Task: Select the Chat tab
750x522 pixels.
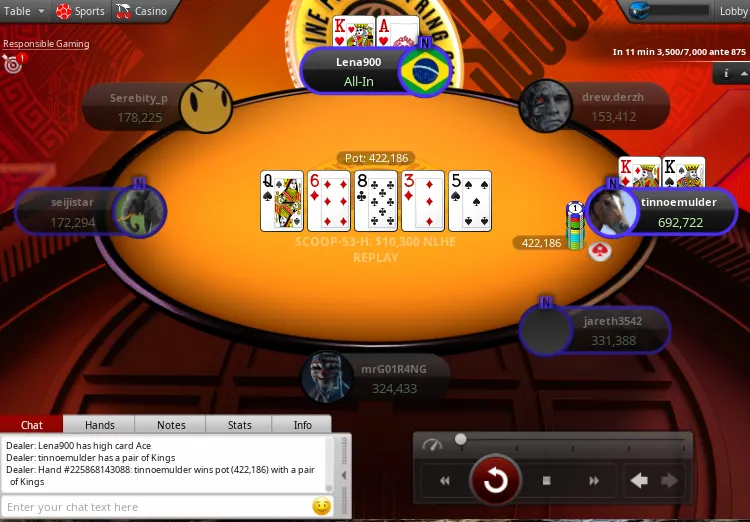Action: tap(32, 425)
